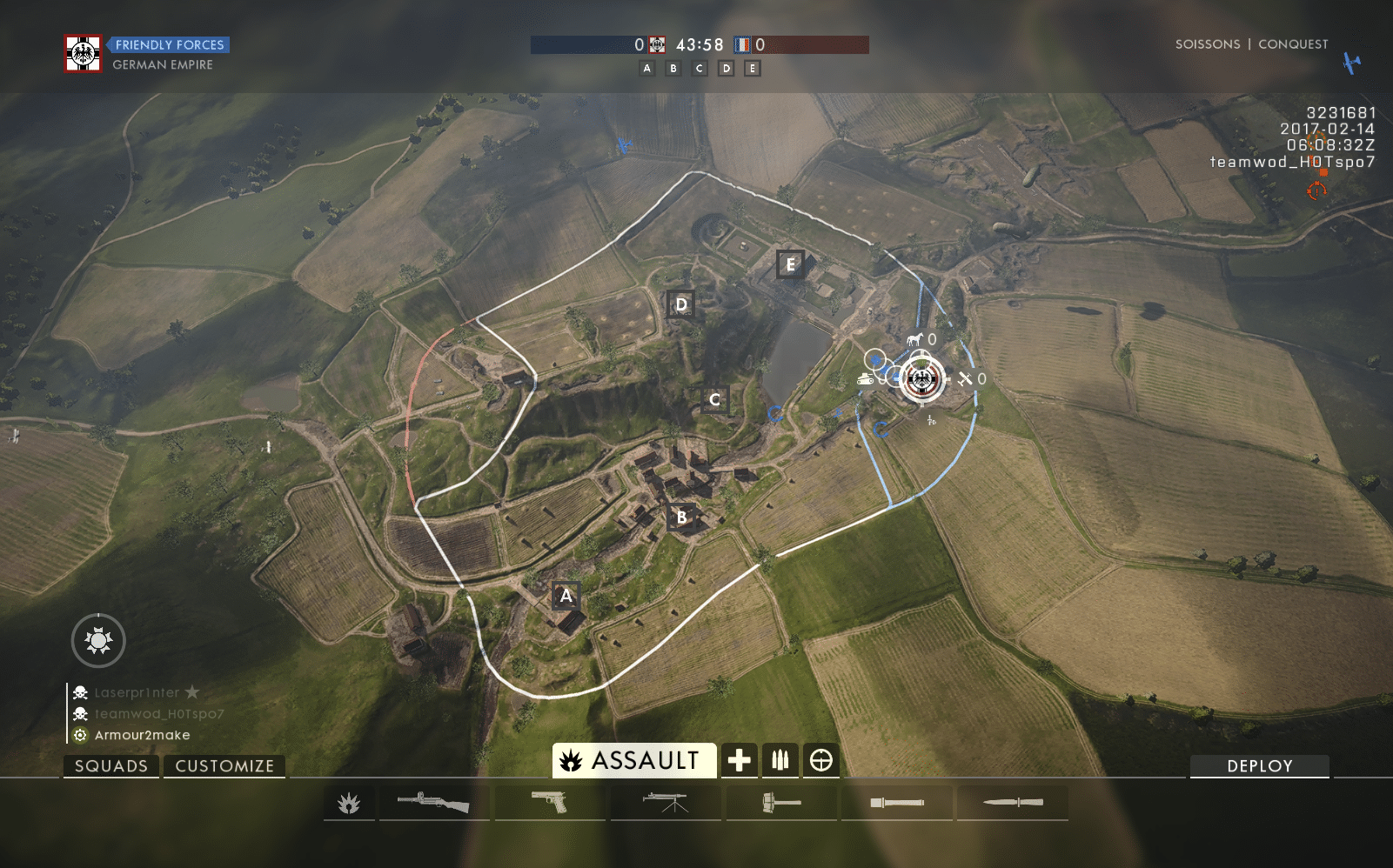This screenshot has height=868, width=1393.
Task: Select the pistol sidearm slot
Action: point(549,803)
